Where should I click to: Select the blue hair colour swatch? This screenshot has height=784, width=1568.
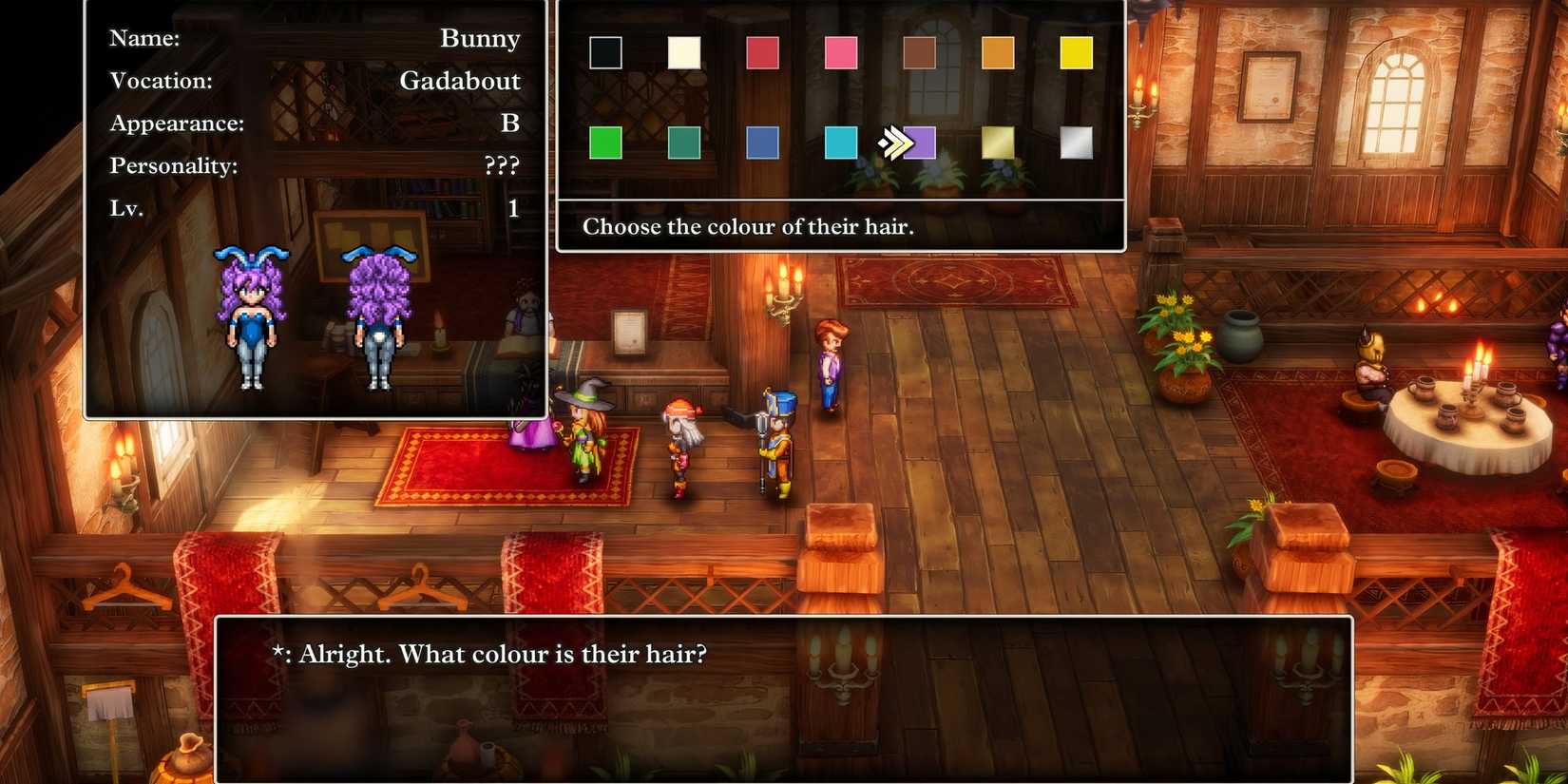(763, 143)
